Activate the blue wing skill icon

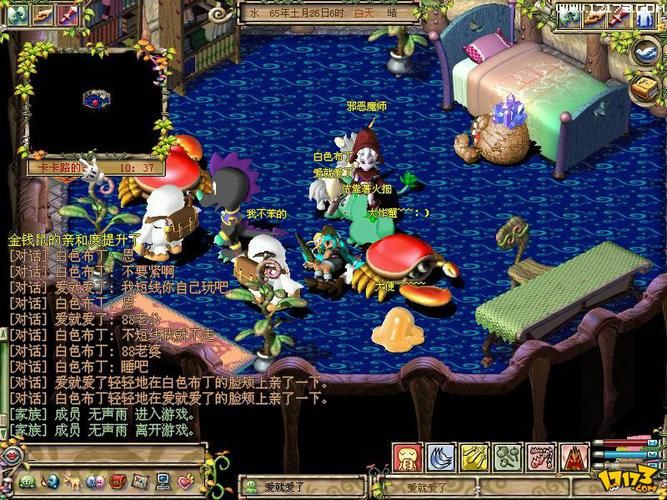pos(441,458)
